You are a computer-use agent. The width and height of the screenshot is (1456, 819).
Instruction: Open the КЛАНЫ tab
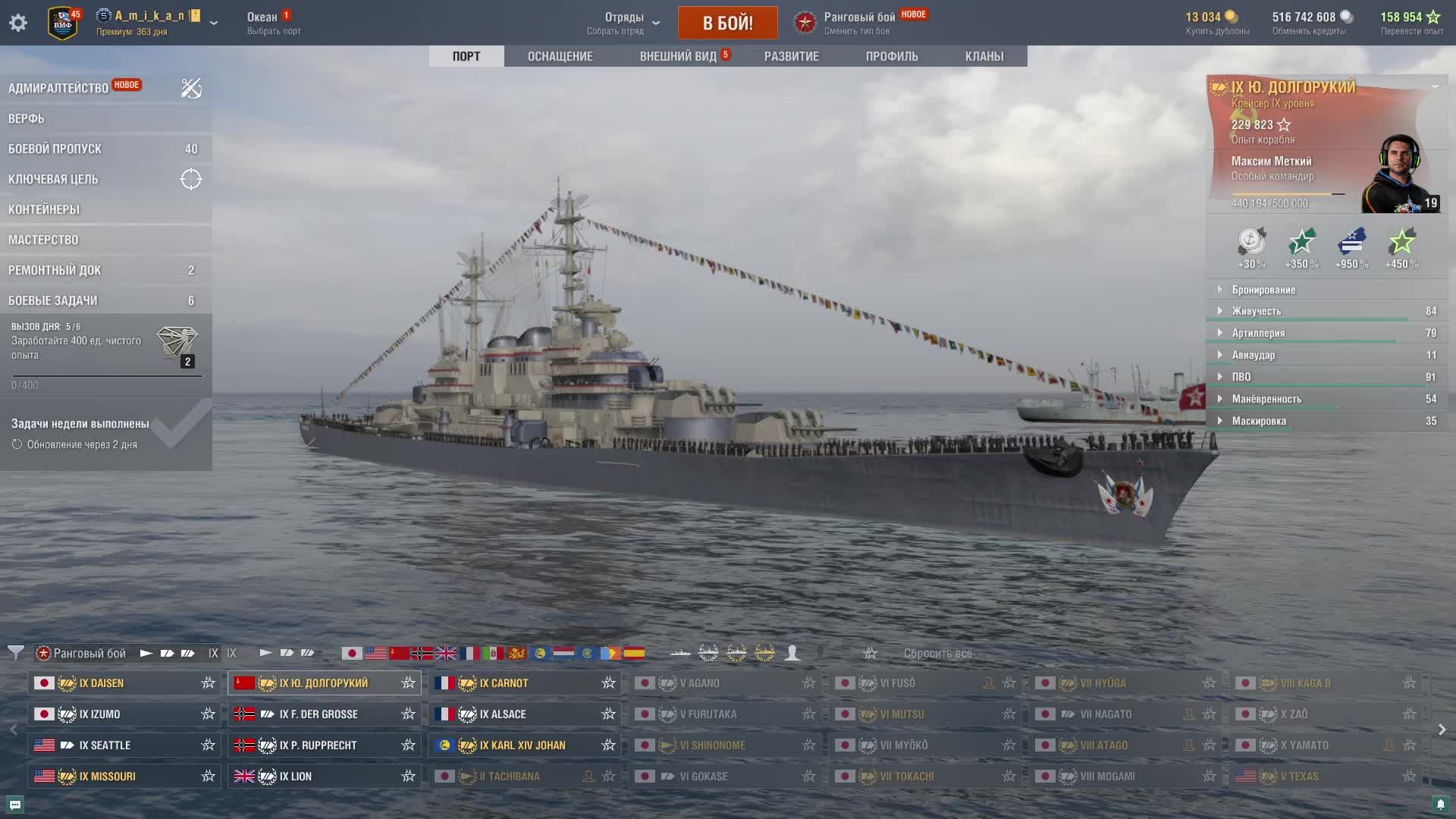click(984, 56)
